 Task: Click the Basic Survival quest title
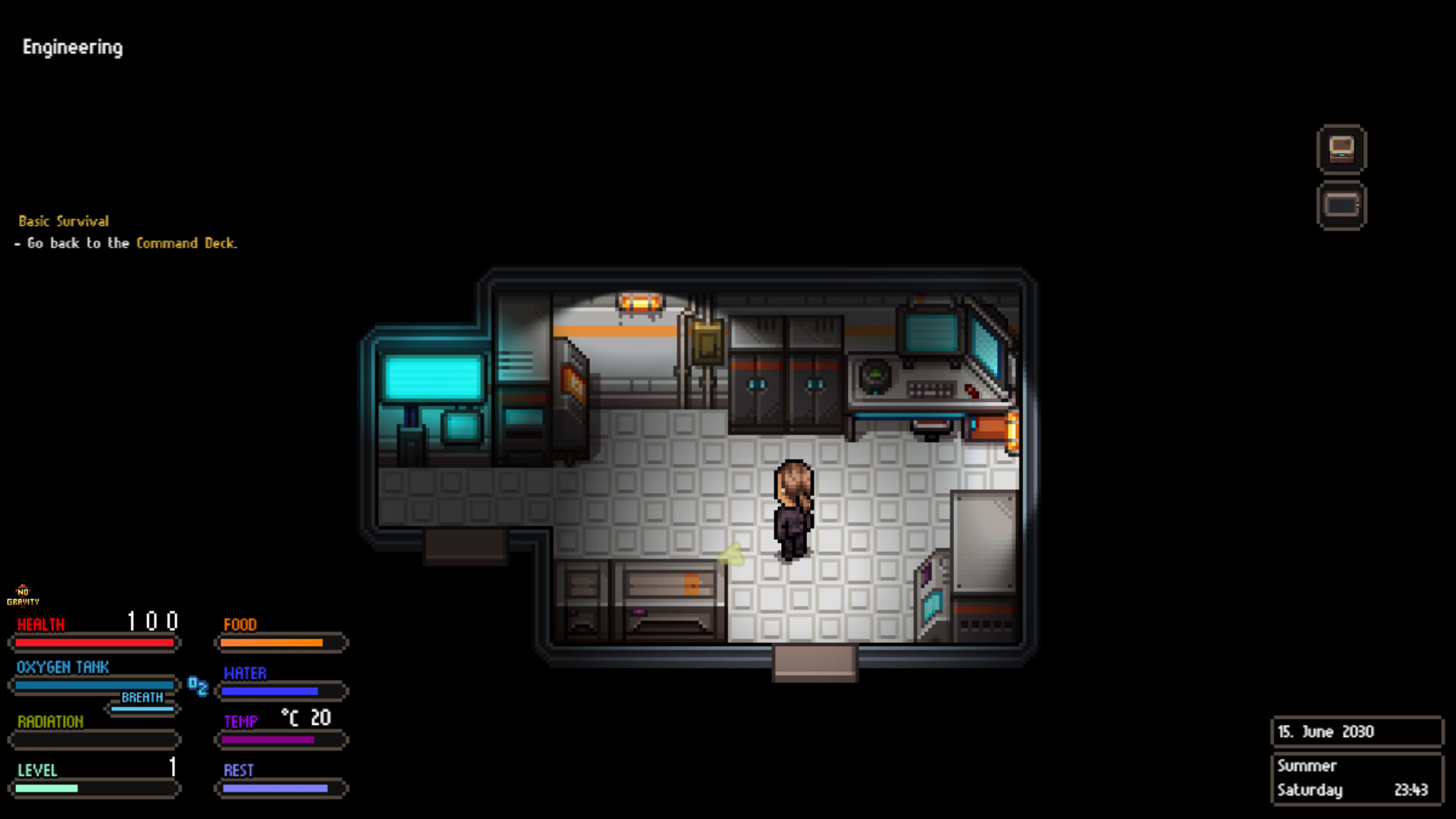click(64, 221)
